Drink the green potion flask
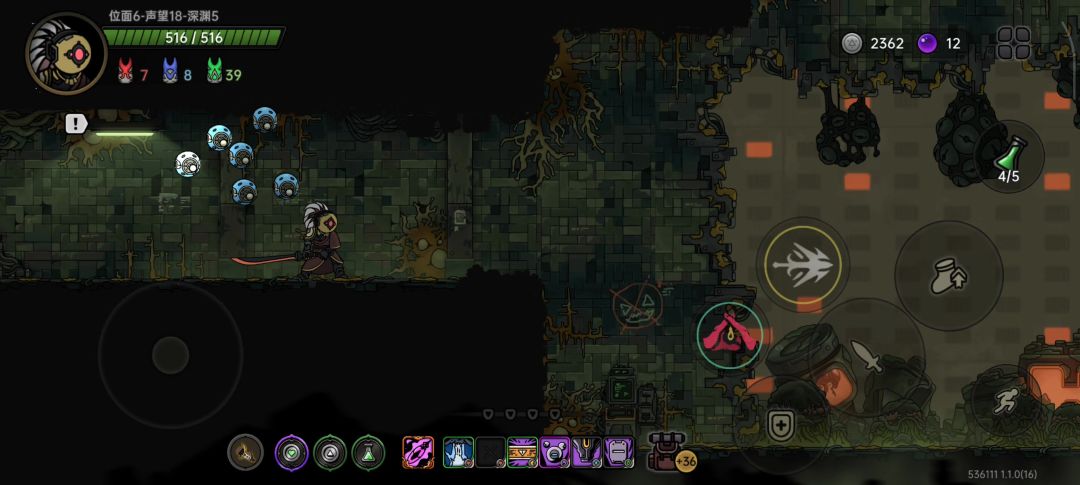Screen dimensions: 1080x485 click(1009, 160)
